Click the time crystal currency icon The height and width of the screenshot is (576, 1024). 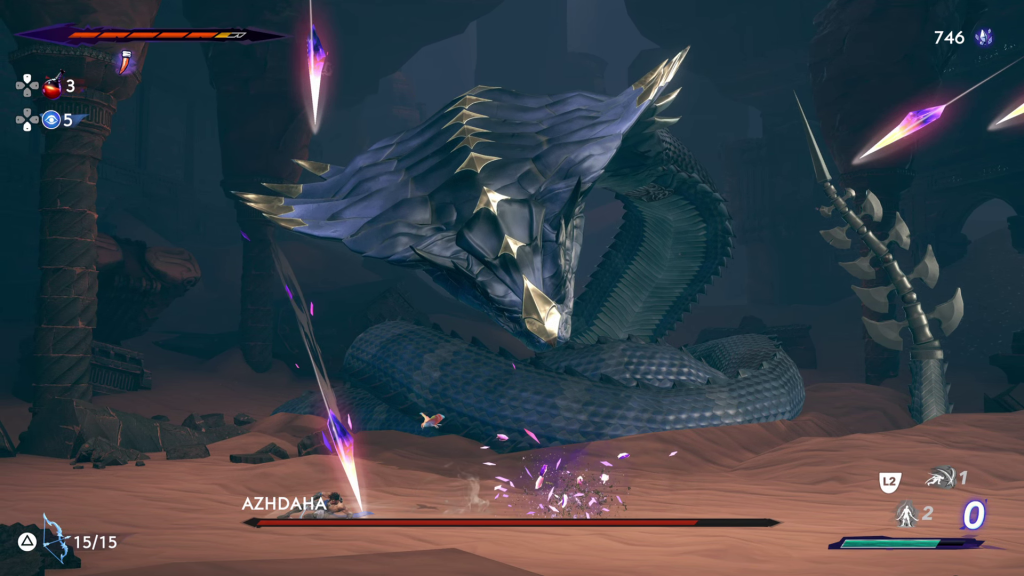click(983, 38)
